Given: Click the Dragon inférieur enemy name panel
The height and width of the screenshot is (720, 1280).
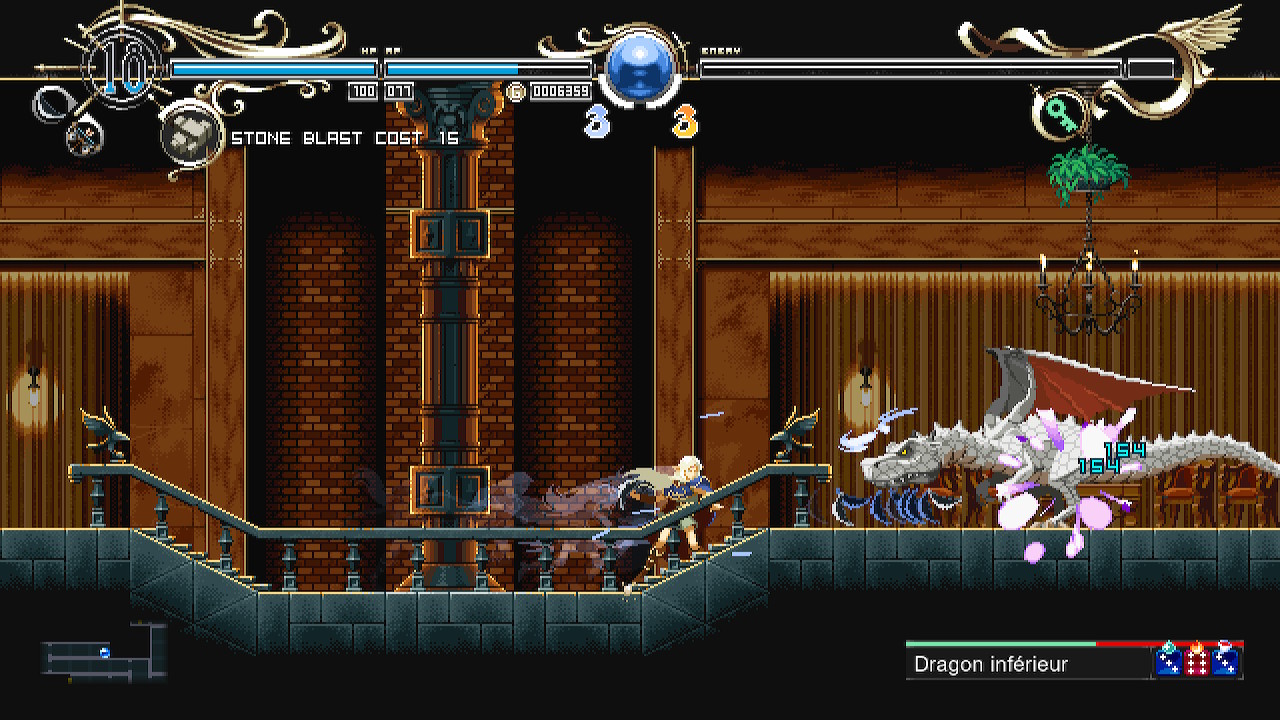Looking at the screenshot, I should click(1028, 664).
